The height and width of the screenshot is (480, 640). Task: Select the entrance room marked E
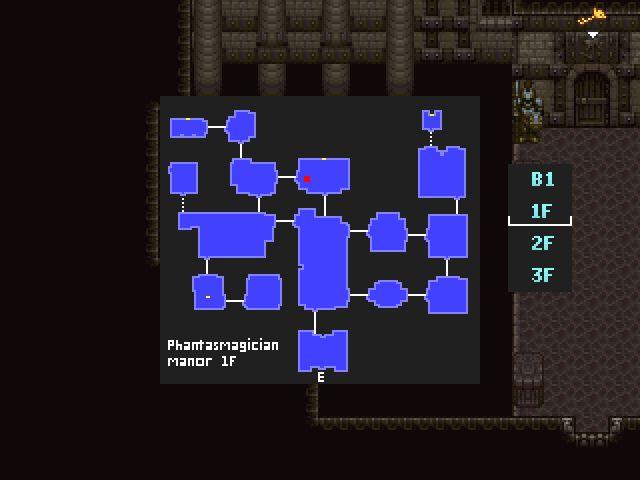pos(322,351)
